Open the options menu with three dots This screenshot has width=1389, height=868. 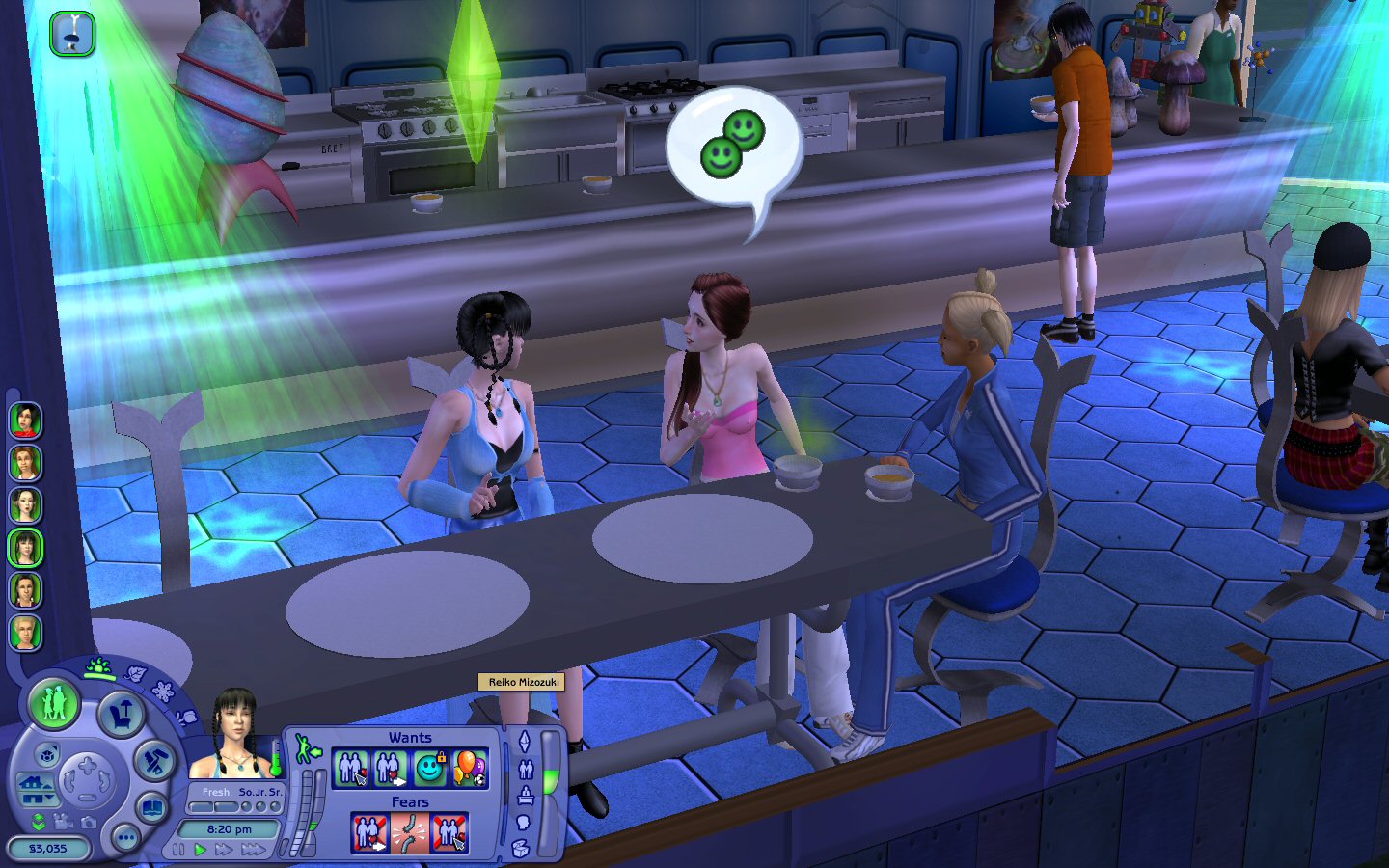(x=125, y=838)
